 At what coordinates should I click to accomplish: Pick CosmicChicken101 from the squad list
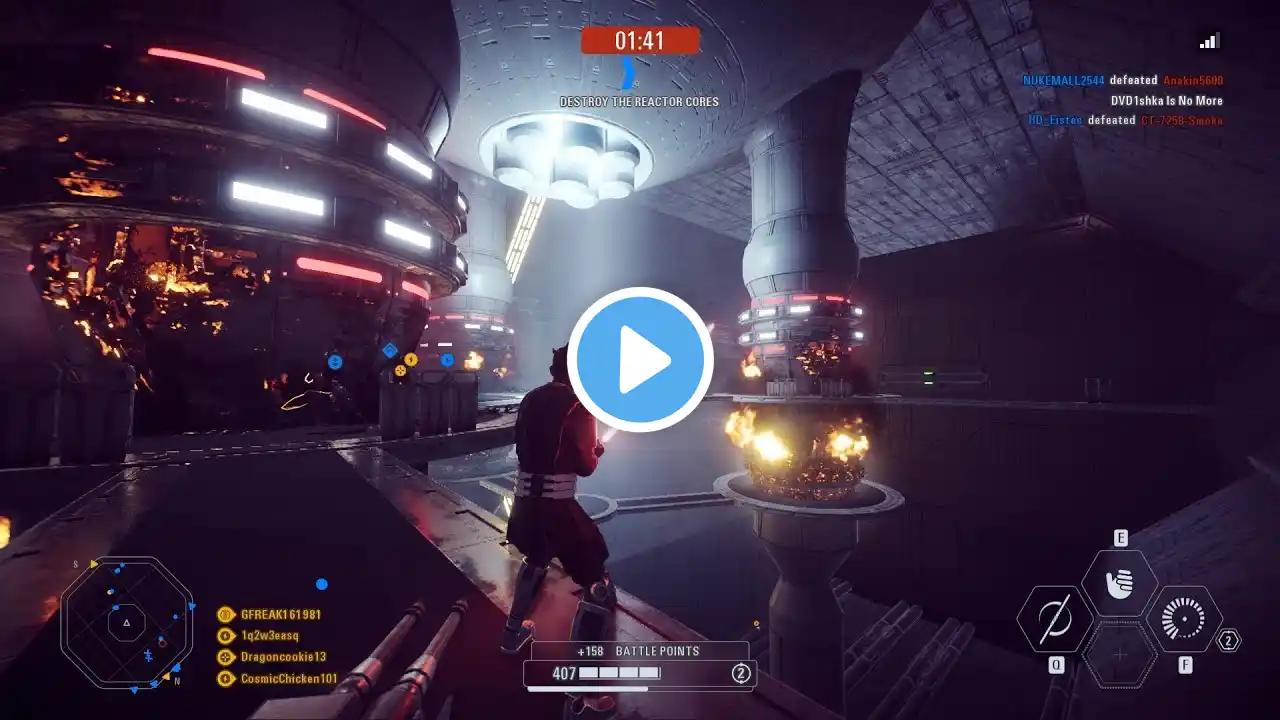coord(288,679)
